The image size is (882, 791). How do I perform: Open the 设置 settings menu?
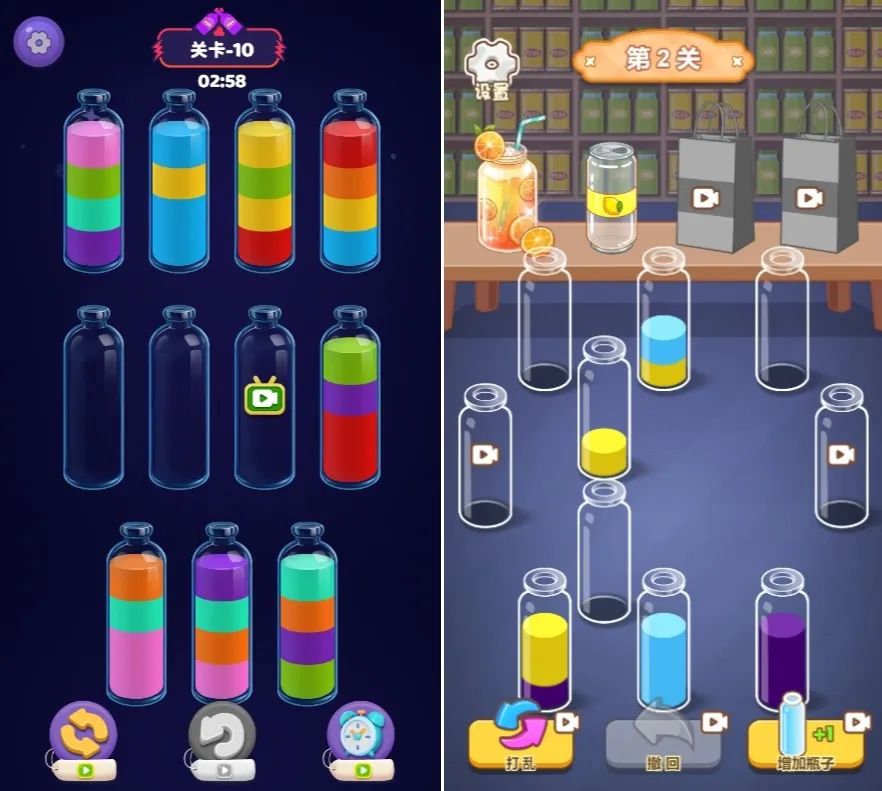(x=491, y=70)
